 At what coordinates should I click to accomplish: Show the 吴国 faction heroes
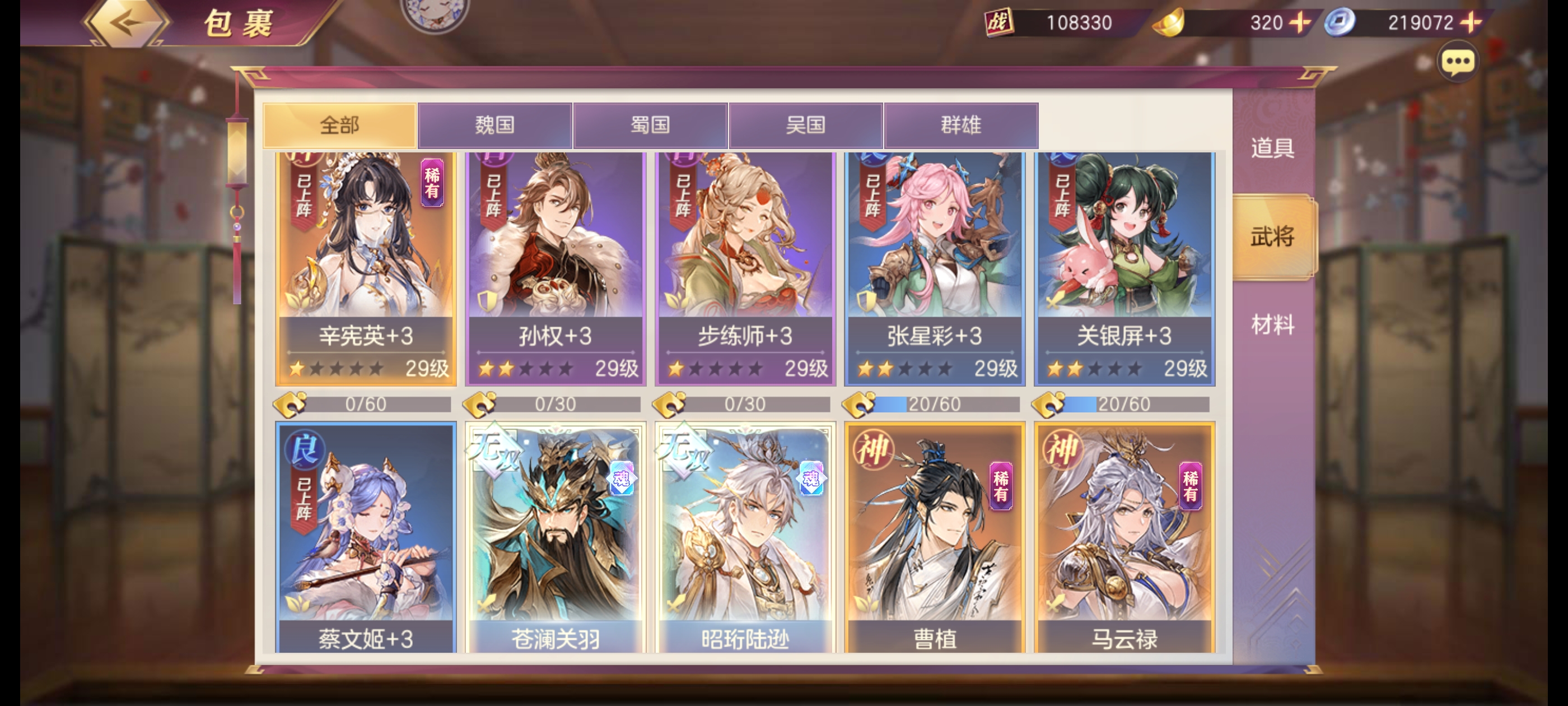coord(805,126)
